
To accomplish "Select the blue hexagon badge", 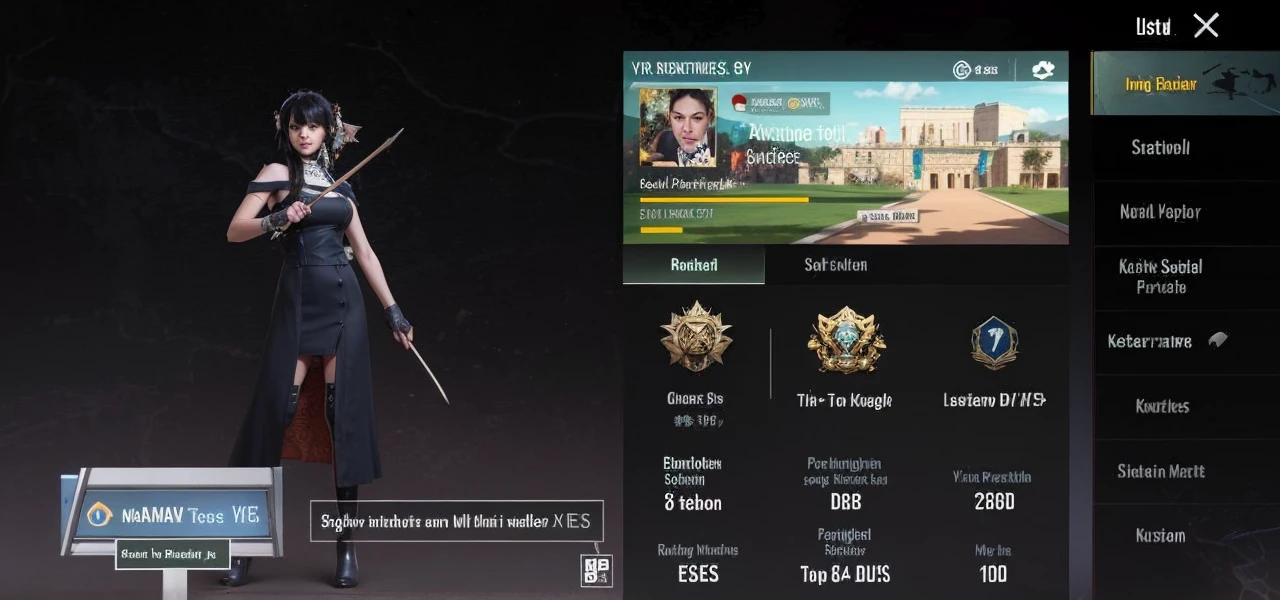I will point(994,343).
